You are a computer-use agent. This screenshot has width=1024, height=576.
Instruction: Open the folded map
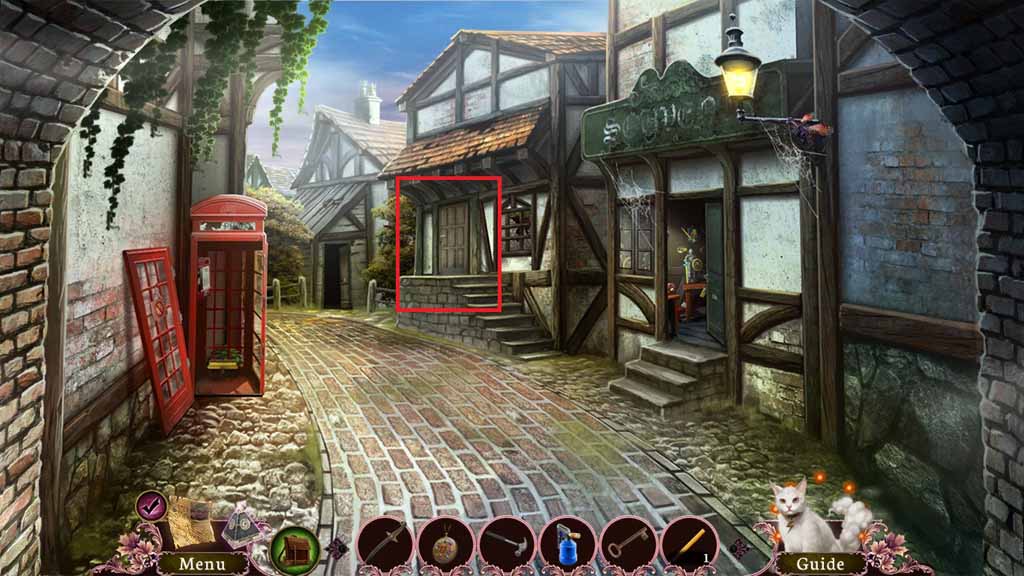pyautogui.click(x=193, y=521)
